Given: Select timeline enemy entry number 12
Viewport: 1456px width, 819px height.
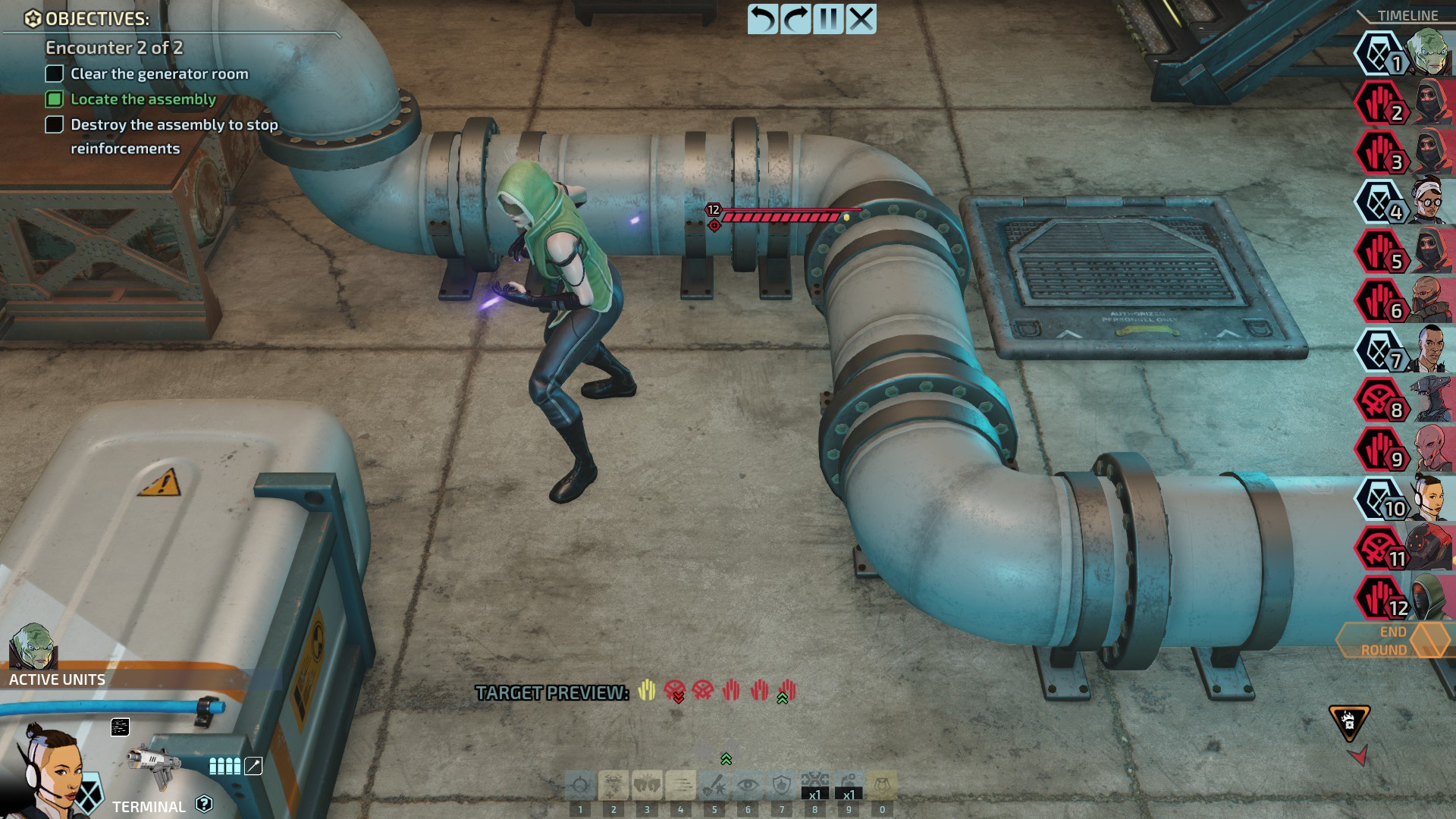Looking at the screenshot, I should (1380, 598).
